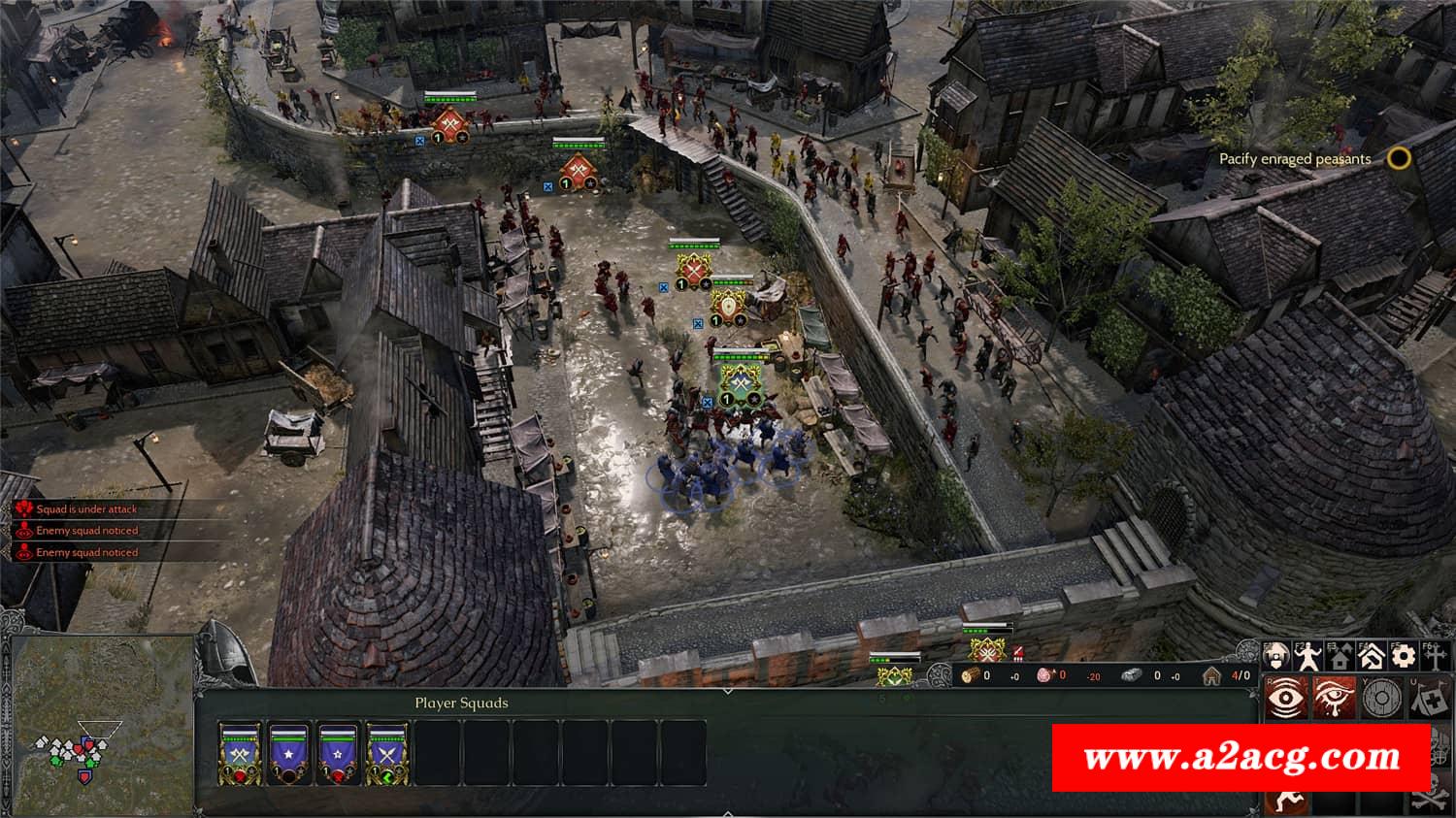Open the F3 houses menu

coord(1340,657)
